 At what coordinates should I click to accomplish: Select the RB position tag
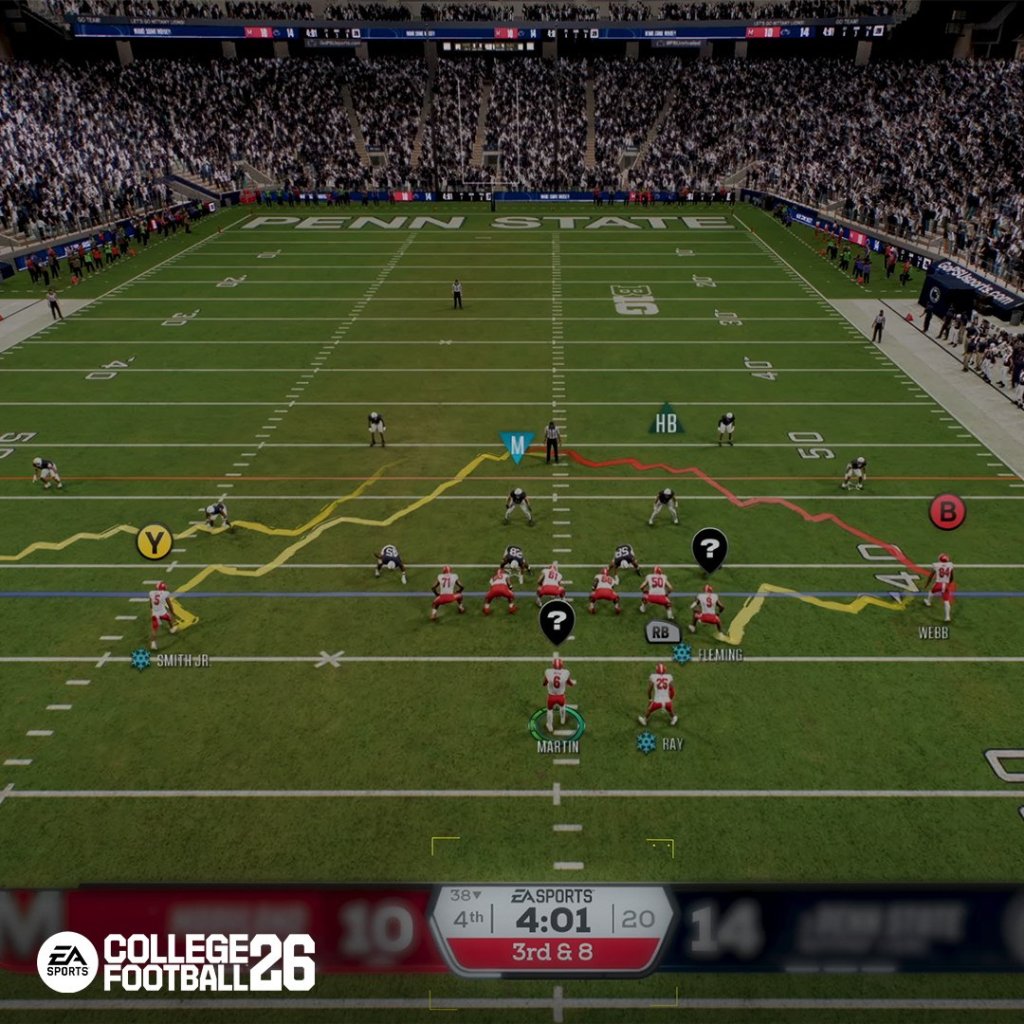click(662, 631)
